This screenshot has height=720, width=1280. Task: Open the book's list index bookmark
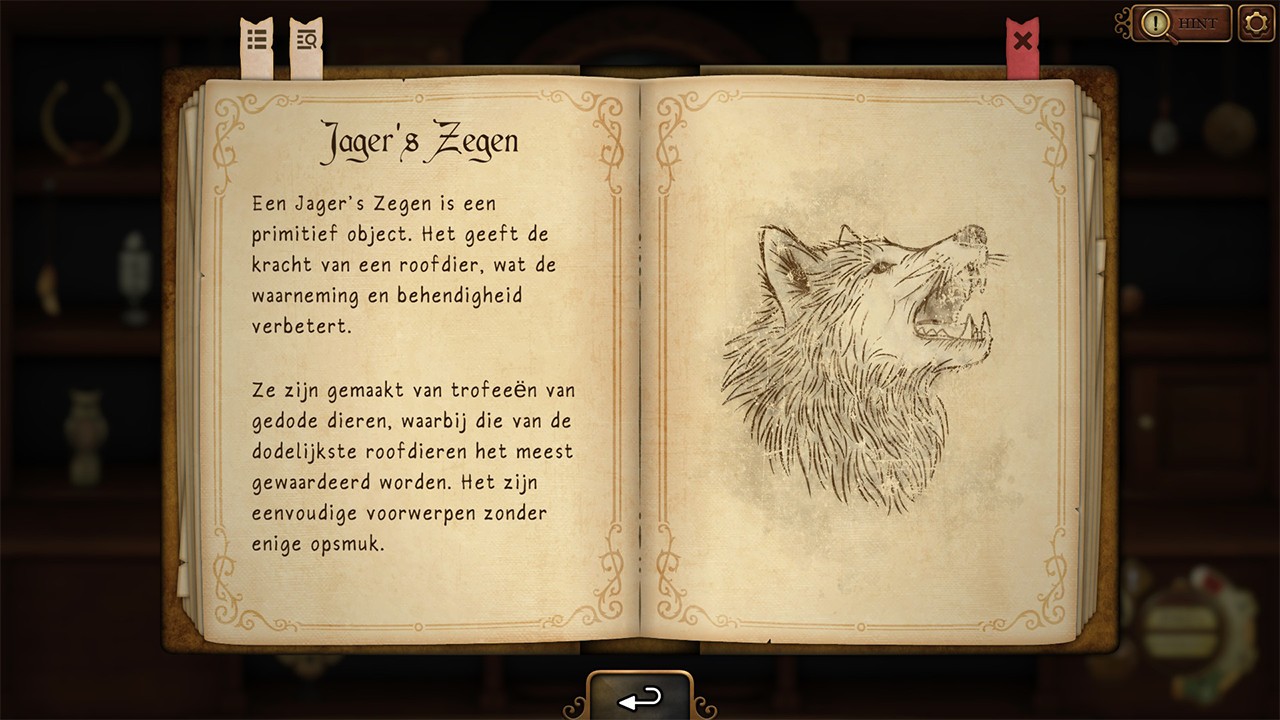[257, 41]
